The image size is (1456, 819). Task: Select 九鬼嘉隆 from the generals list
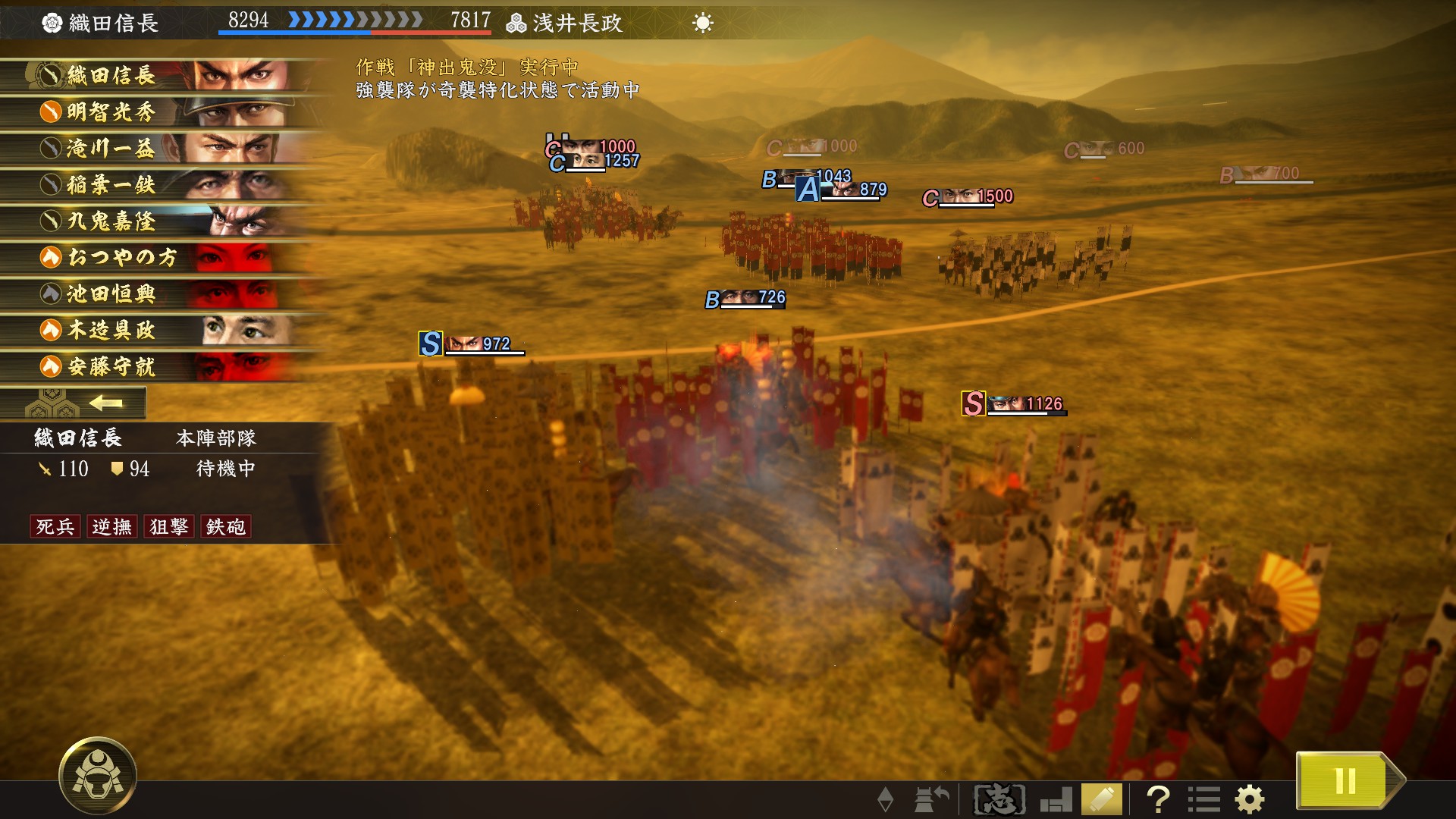[x=114, y=221]
